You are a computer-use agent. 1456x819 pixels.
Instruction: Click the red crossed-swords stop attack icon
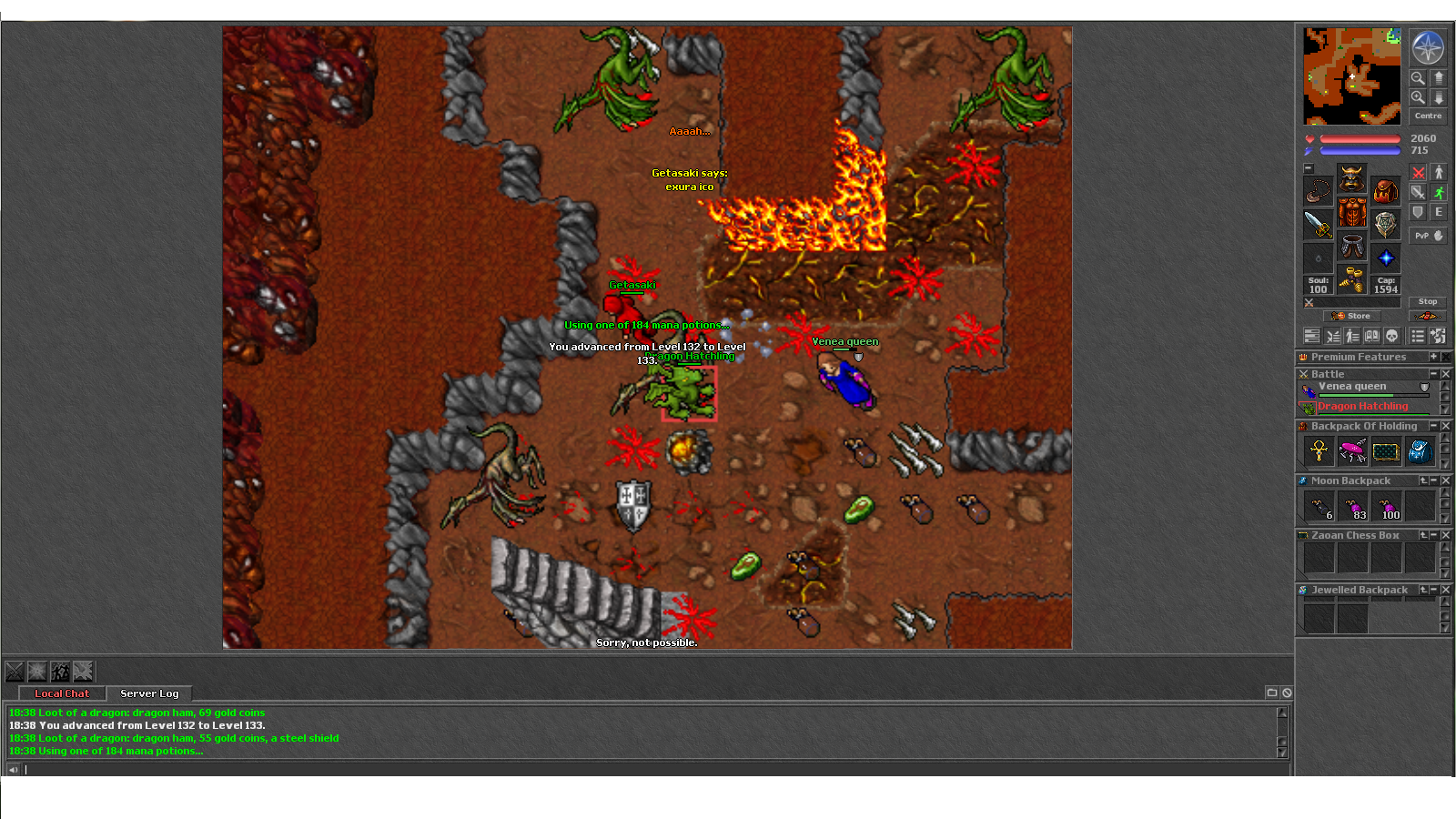coord(1419,171)
